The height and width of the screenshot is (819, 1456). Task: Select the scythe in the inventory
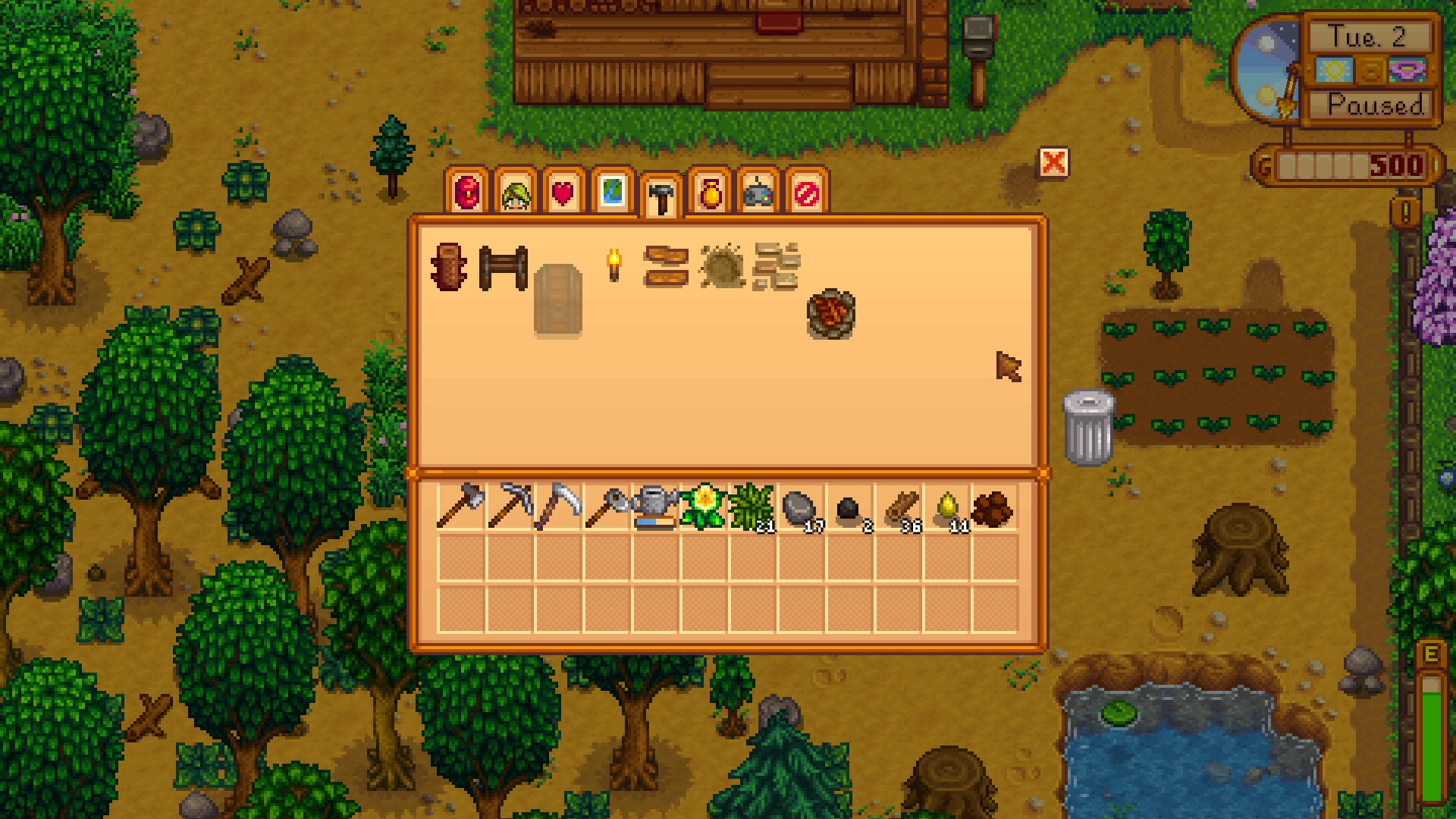(x=558, y=506)
